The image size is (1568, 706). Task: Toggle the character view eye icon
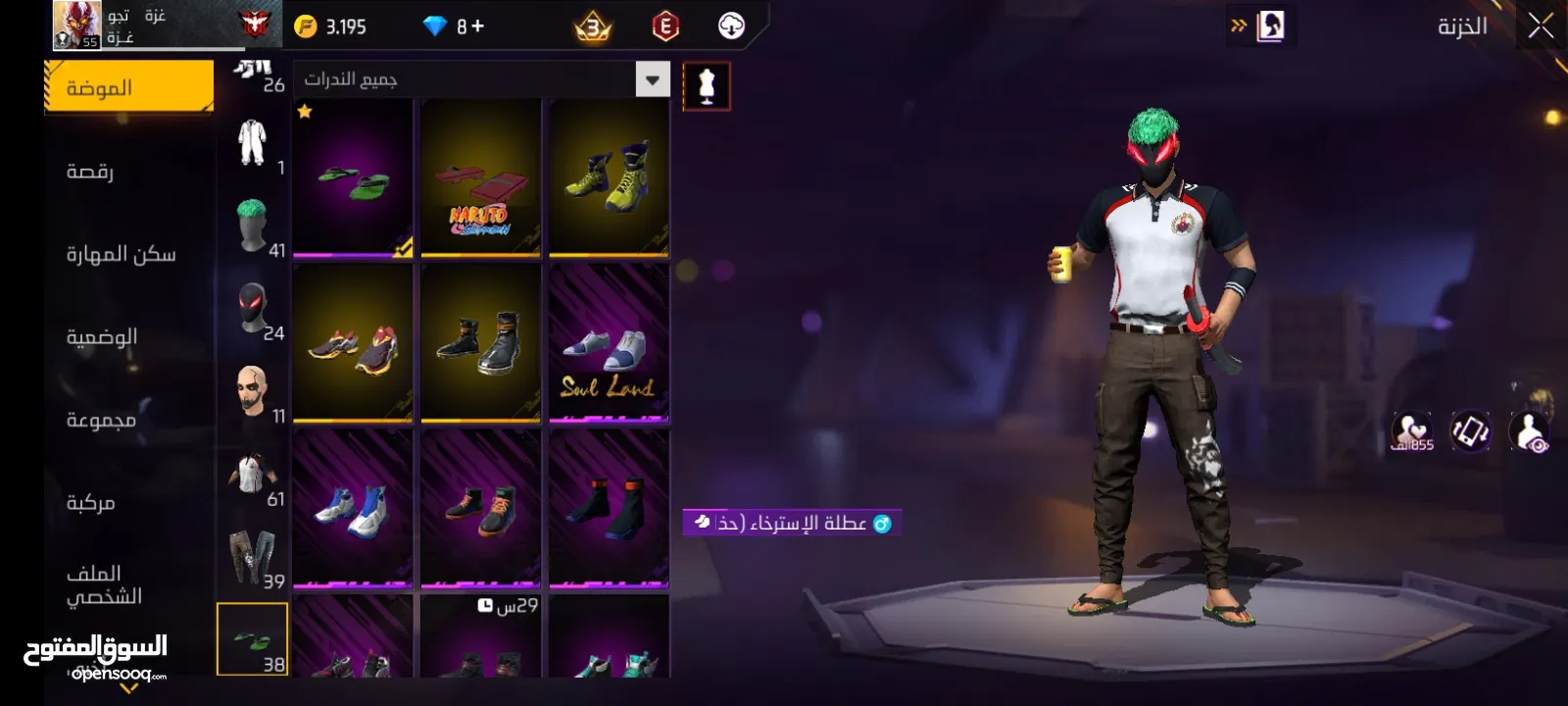click(1530, 431)
